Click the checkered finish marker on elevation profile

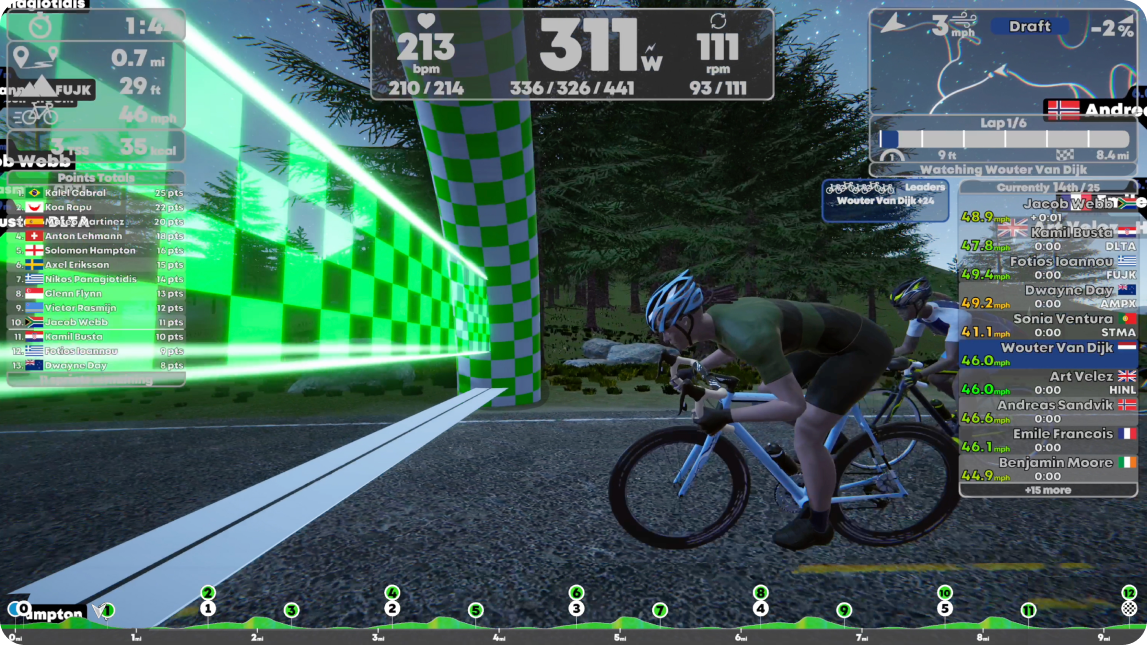1129,608
